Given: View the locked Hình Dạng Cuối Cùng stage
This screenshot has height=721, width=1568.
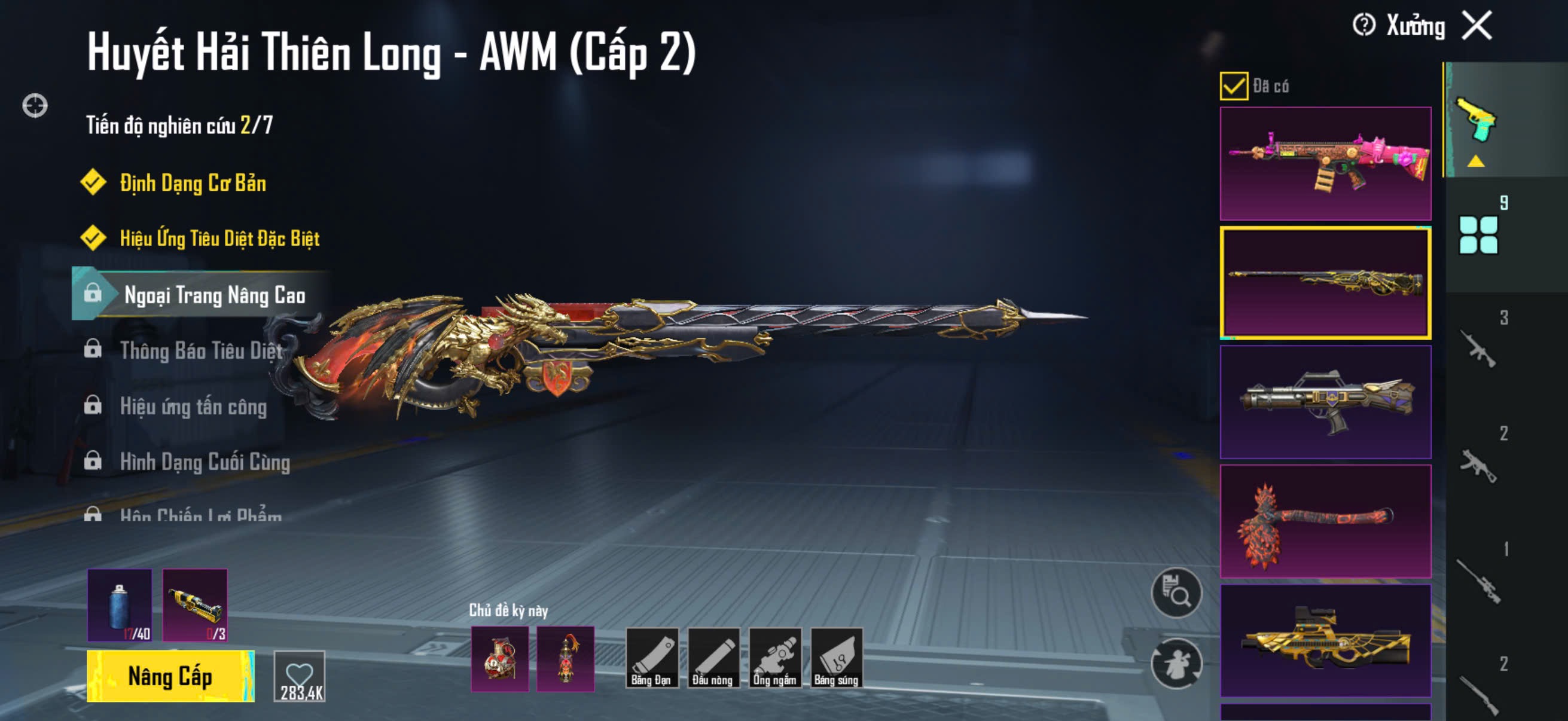Looking at the screenshot, I should pos(205,462).
